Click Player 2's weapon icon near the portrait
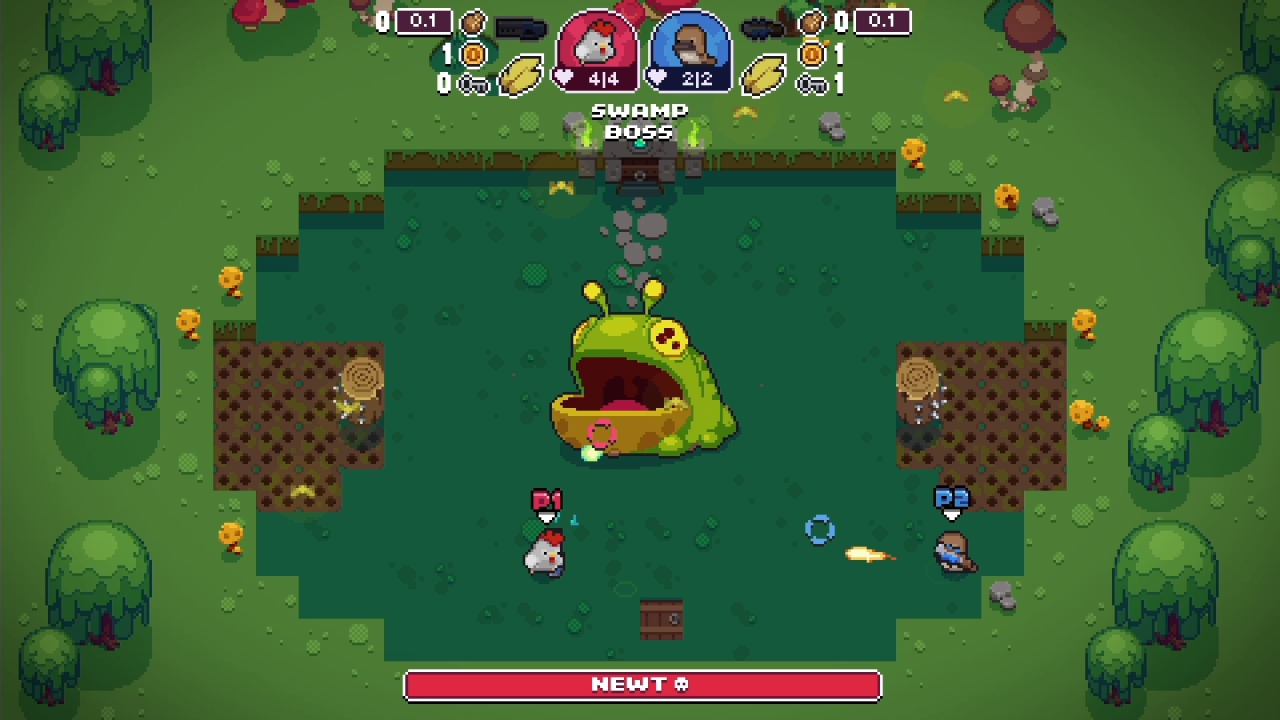Viewport: 1280px width, 720px height. click(762, 27)
